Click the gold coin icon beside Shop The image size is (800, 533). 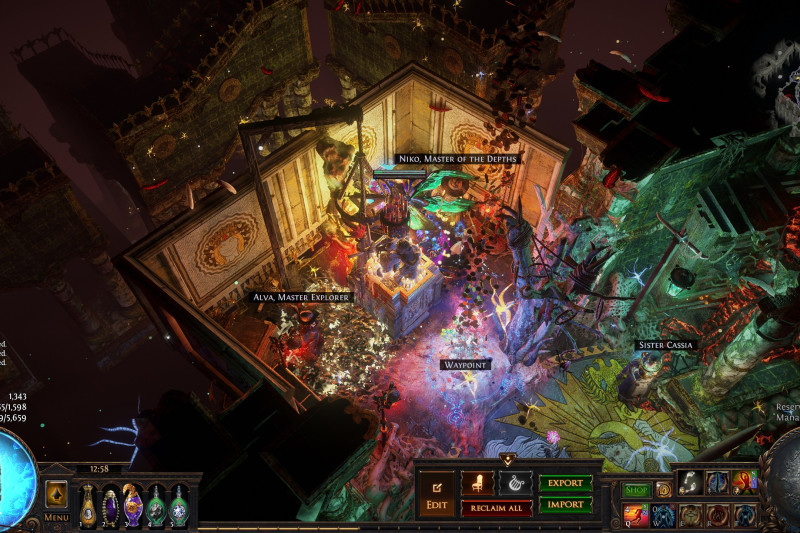(x=663, y=490)
